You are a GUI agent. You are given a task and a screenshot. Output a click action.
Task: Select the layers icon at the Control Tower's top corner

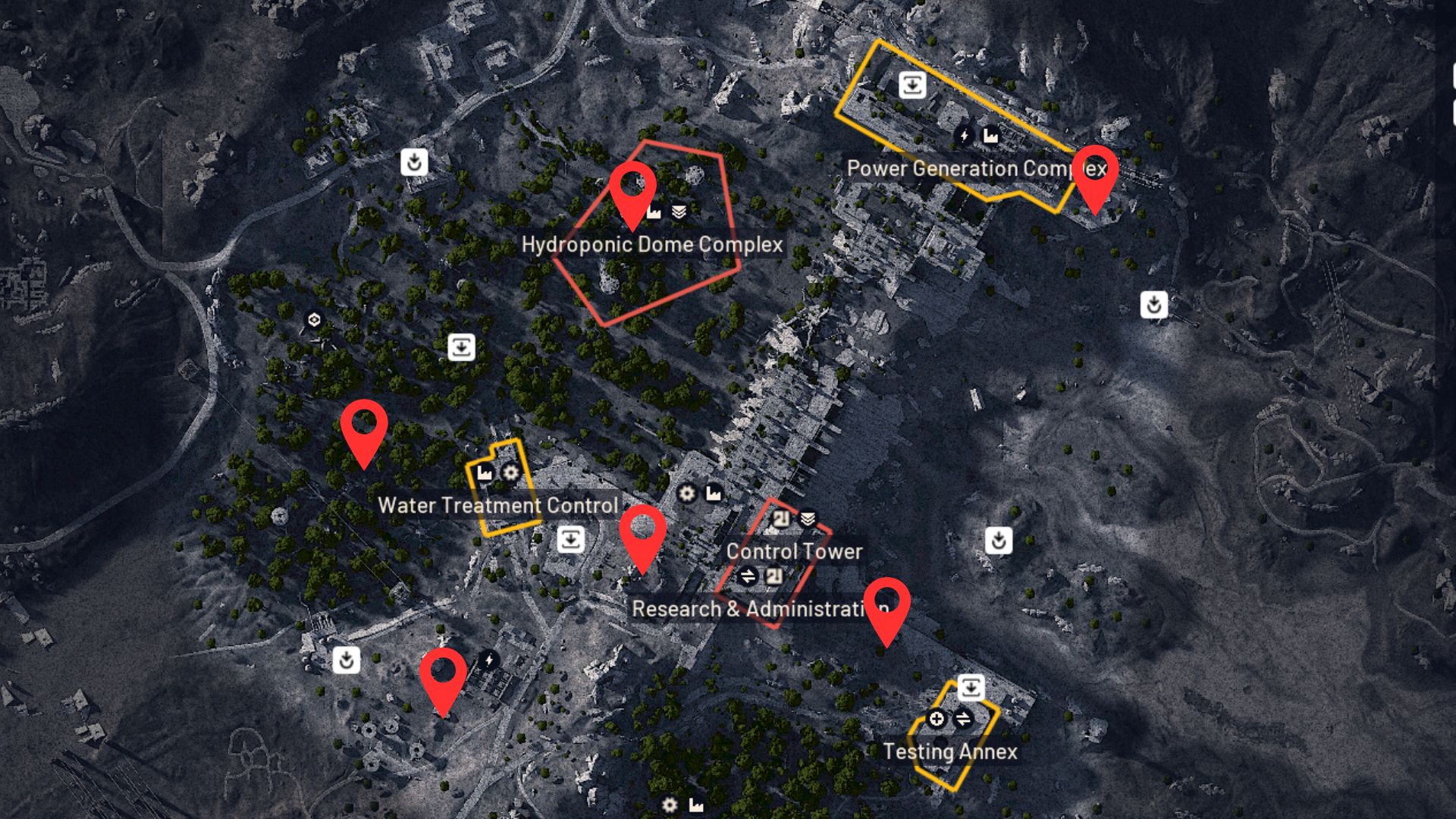click(808, 519)
